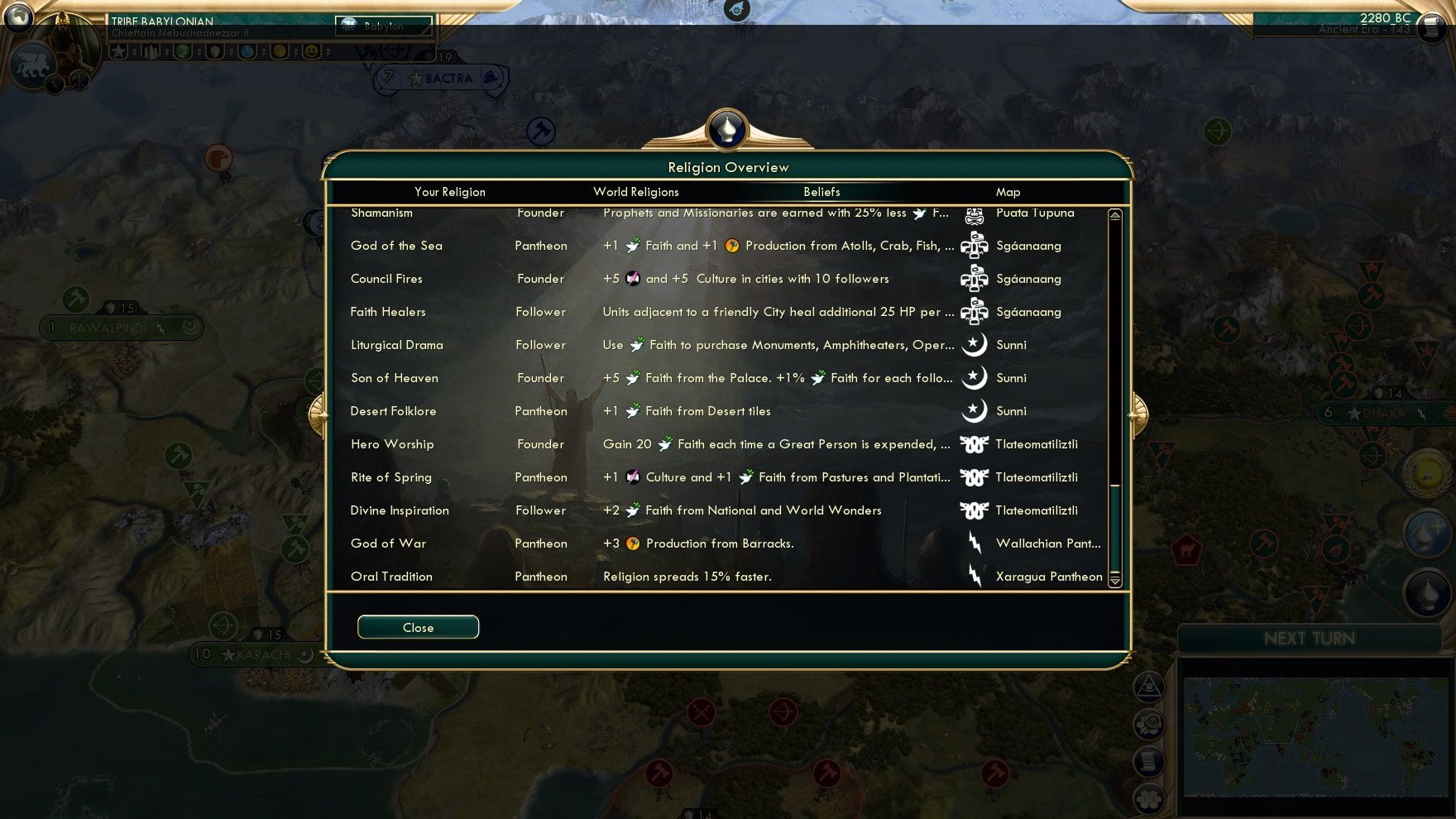Toggle the map options panel
The image size is (1456, 819).
[1149, 726]
